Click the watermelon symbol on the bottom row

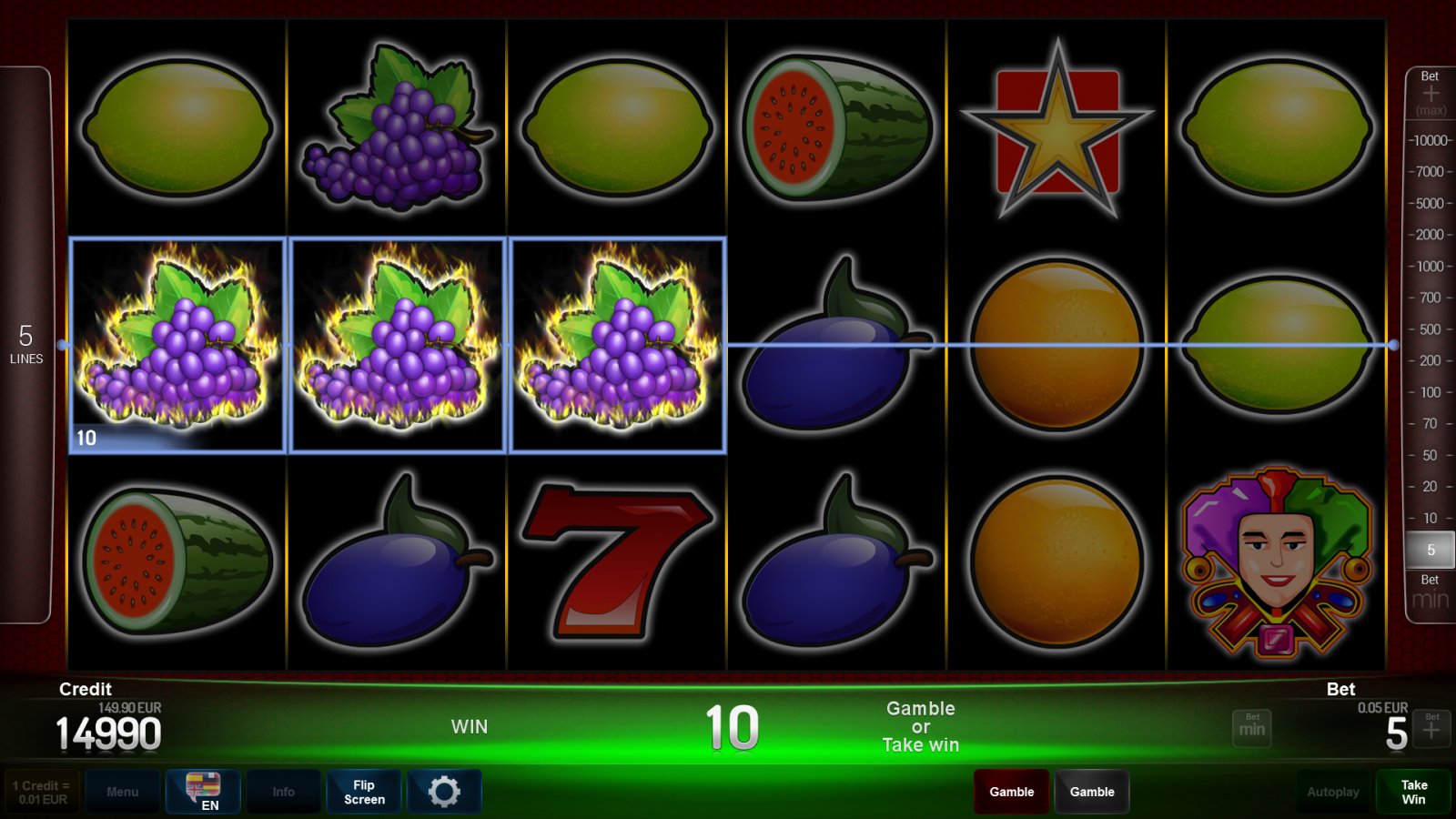179,560
